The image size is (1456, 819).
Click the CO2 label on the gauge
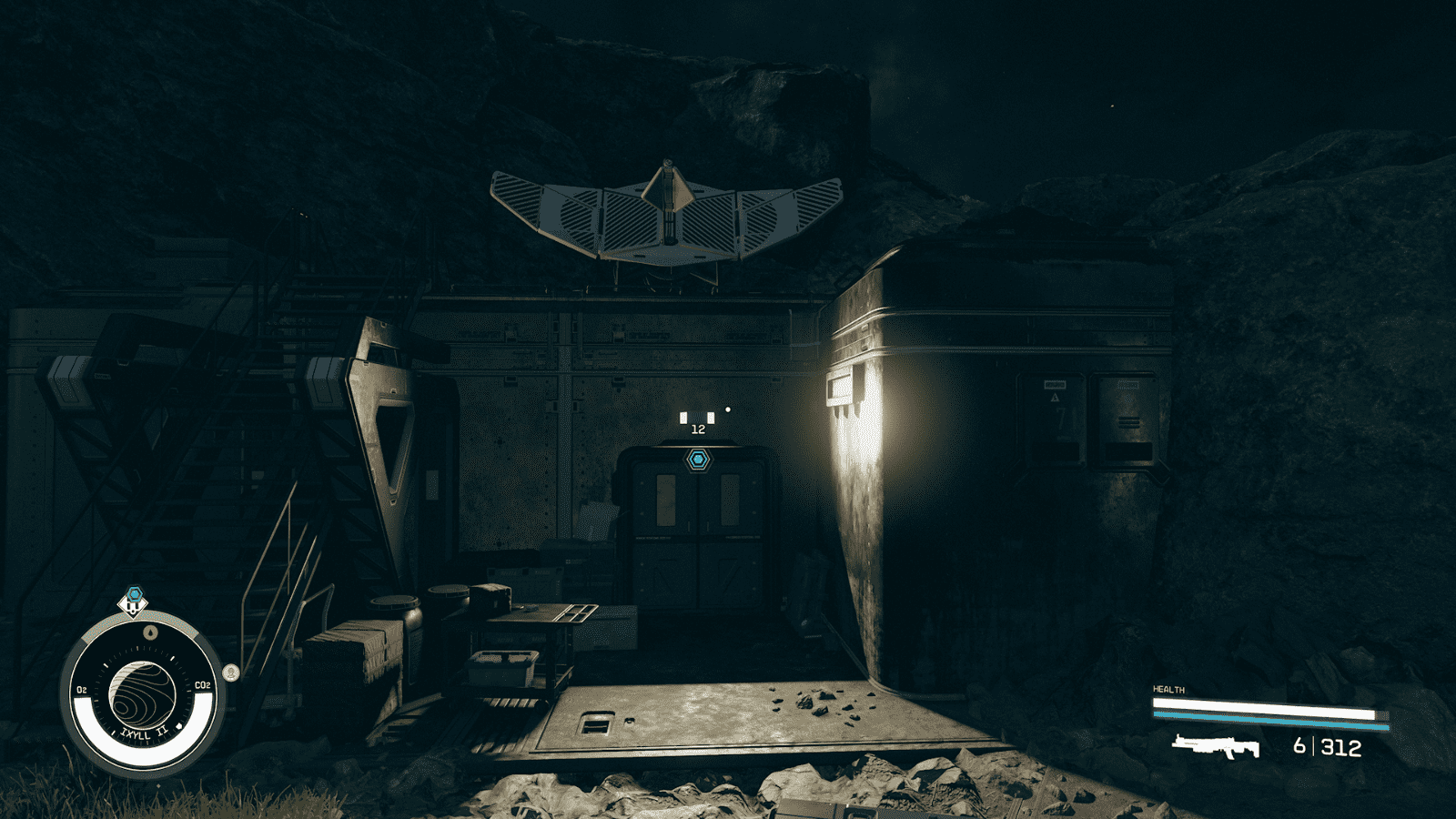coord(203,686)
